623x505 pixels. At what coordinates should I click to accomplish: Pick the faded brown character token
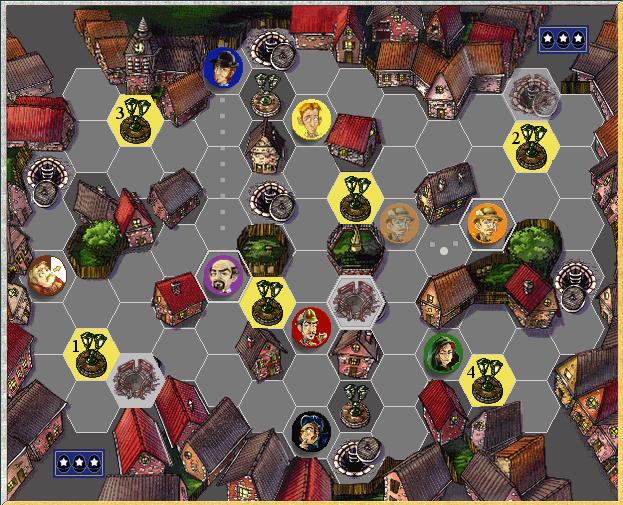coord(399,222)
